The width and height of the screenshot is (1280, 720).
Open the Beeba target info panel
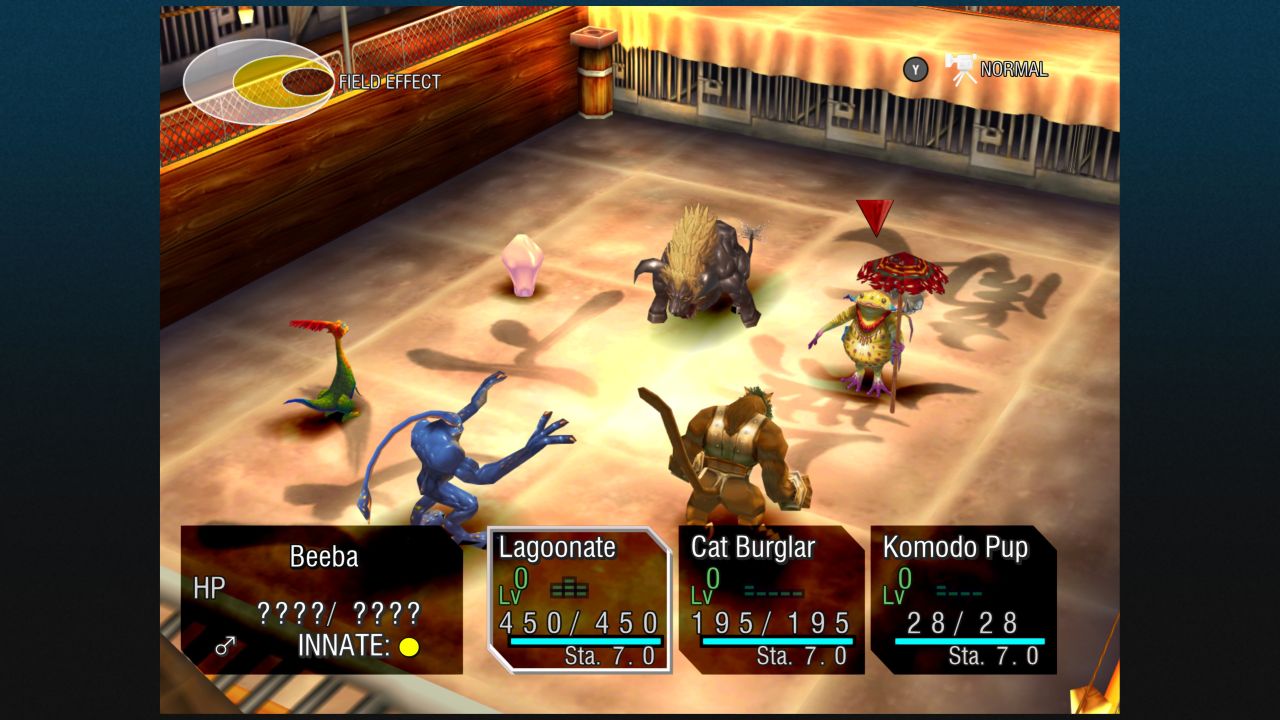pos(321,600)
